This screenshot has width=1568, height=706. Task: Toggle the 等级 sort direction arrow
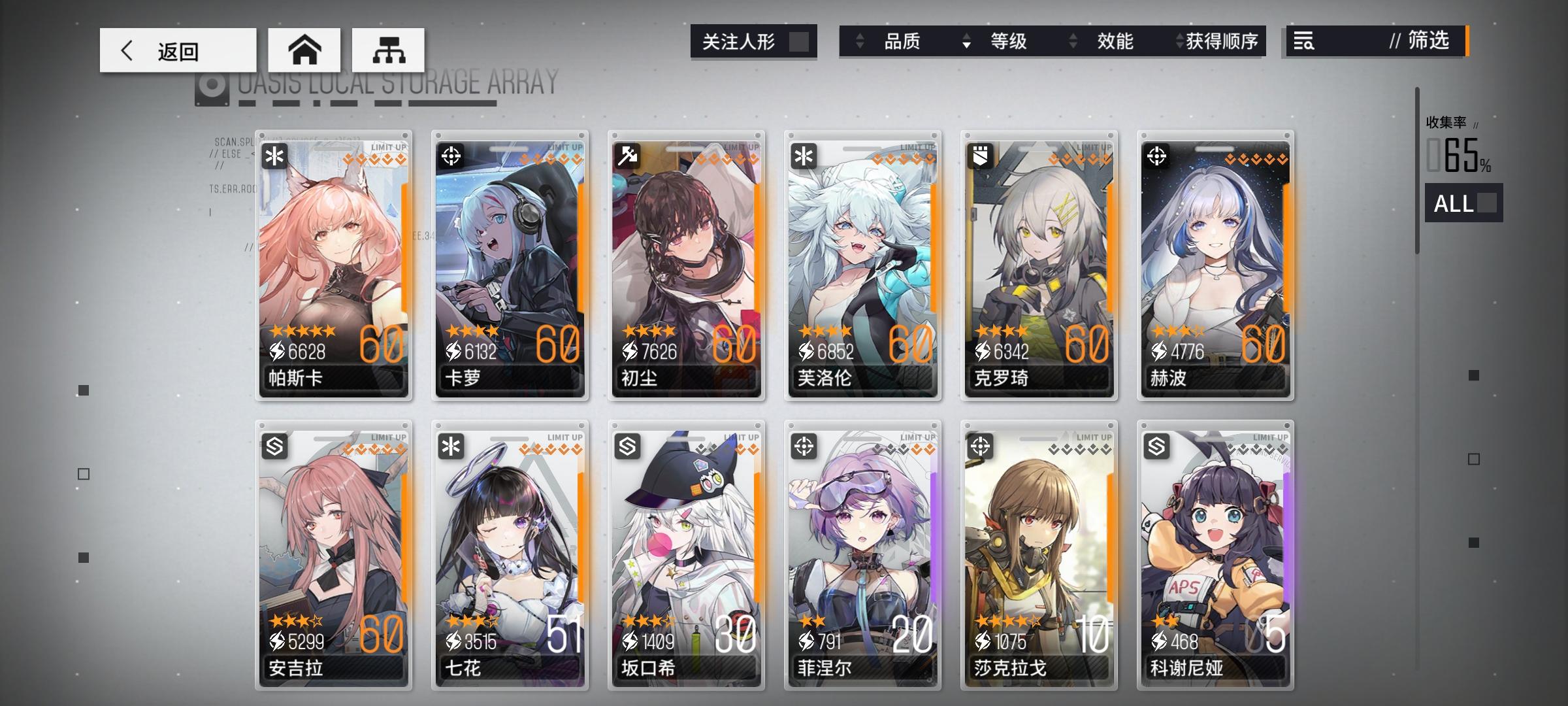(966, 42)
